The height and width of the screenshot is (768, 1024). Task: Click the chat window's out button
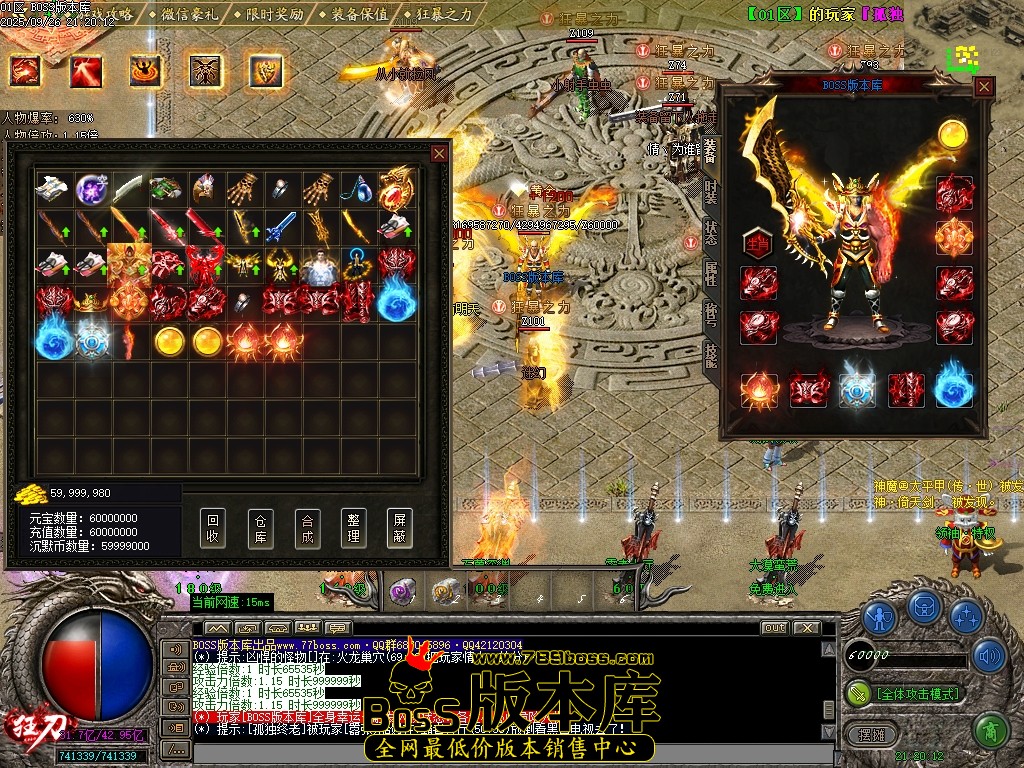[774, 628]
